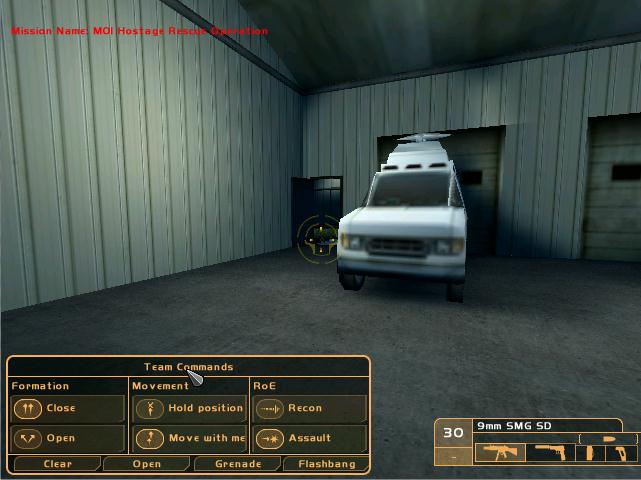Click the bottom-row Open command beside Clear
641x480 pixels.
click(x=146, y=464)
